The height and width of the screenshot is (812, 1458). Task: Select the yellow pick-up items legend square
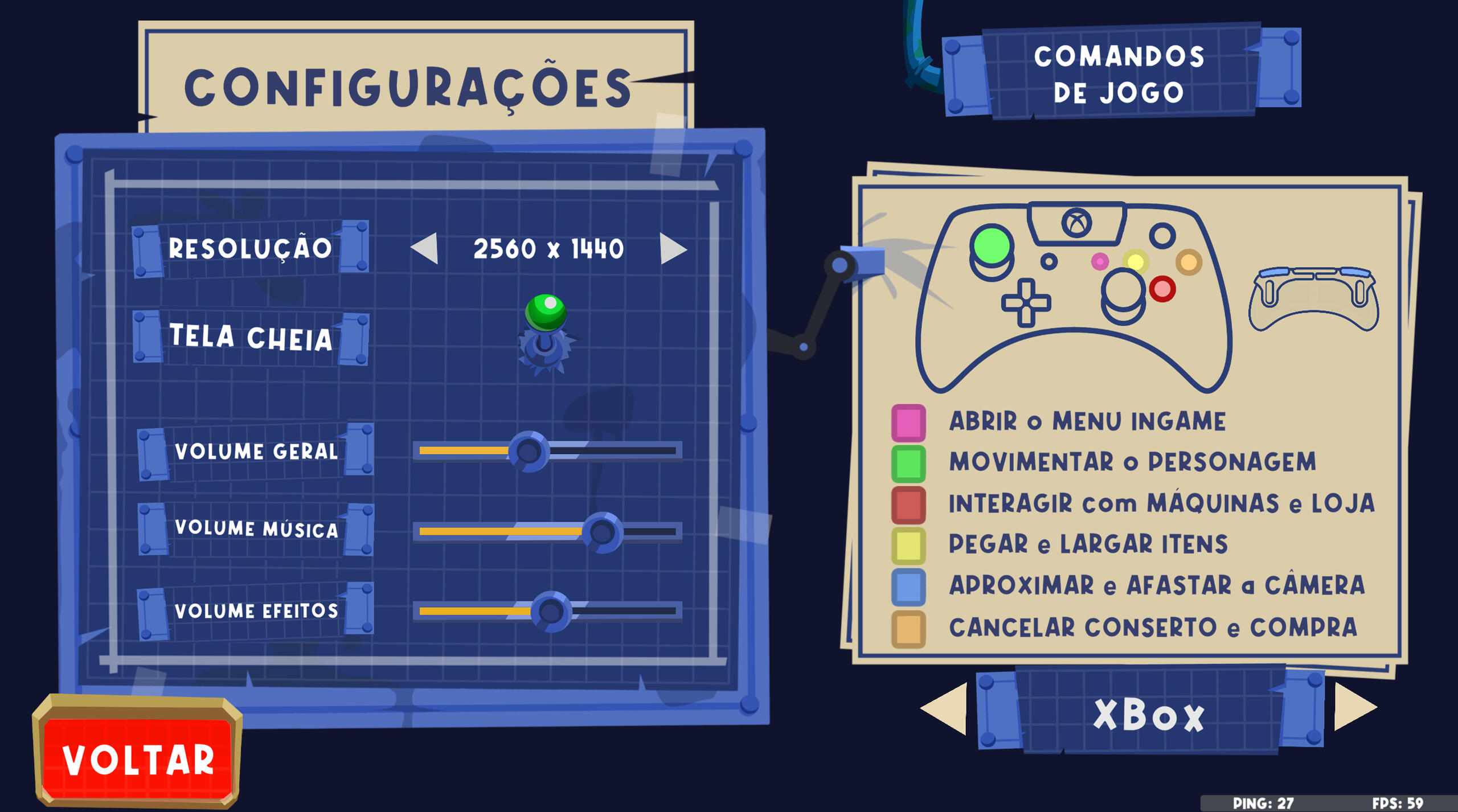(x=907, y=547)
